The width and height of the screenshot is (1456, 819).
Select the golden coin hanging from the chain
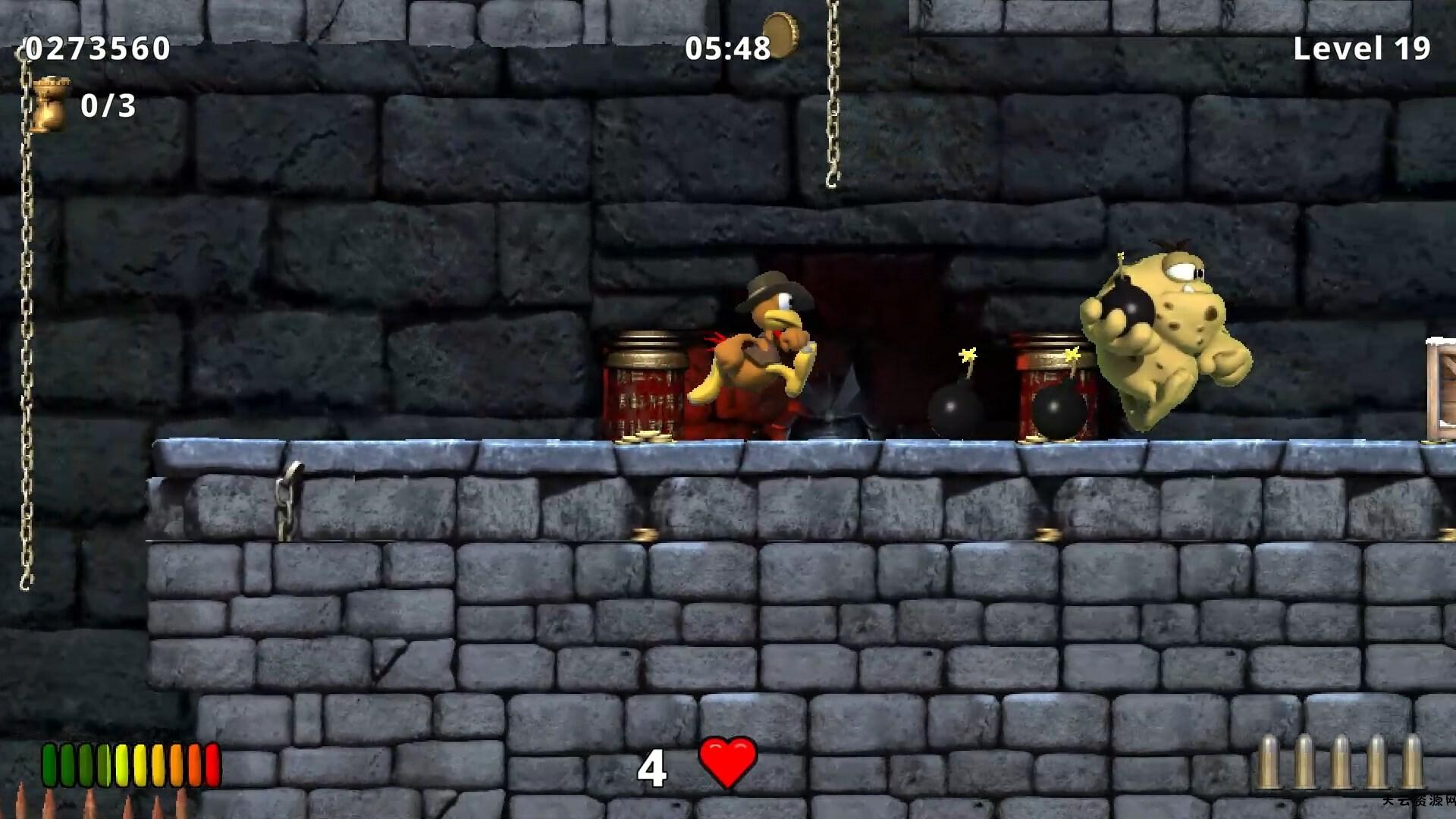pos(783,34)
